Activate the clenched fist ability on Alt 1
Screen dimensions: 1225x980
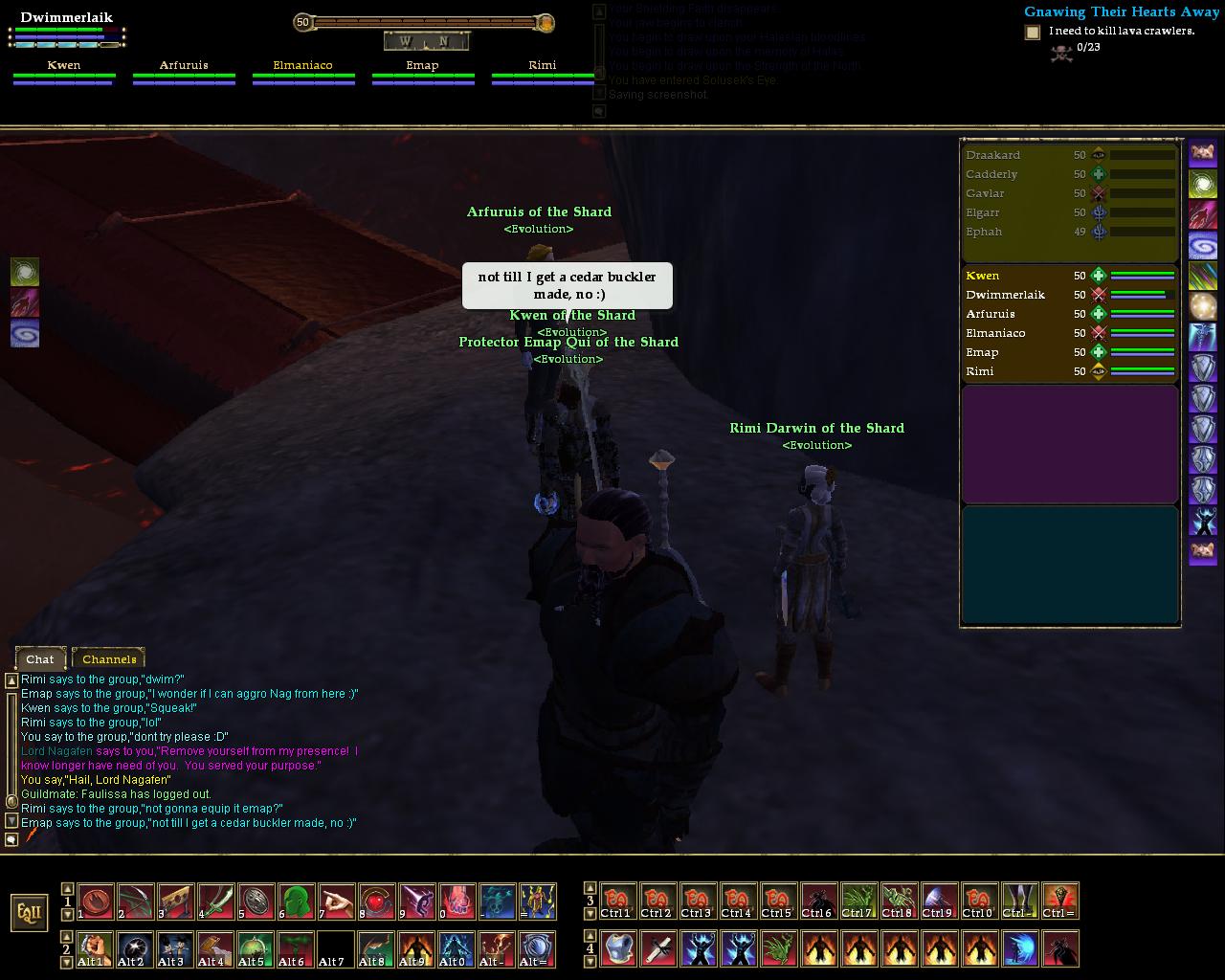95,948
